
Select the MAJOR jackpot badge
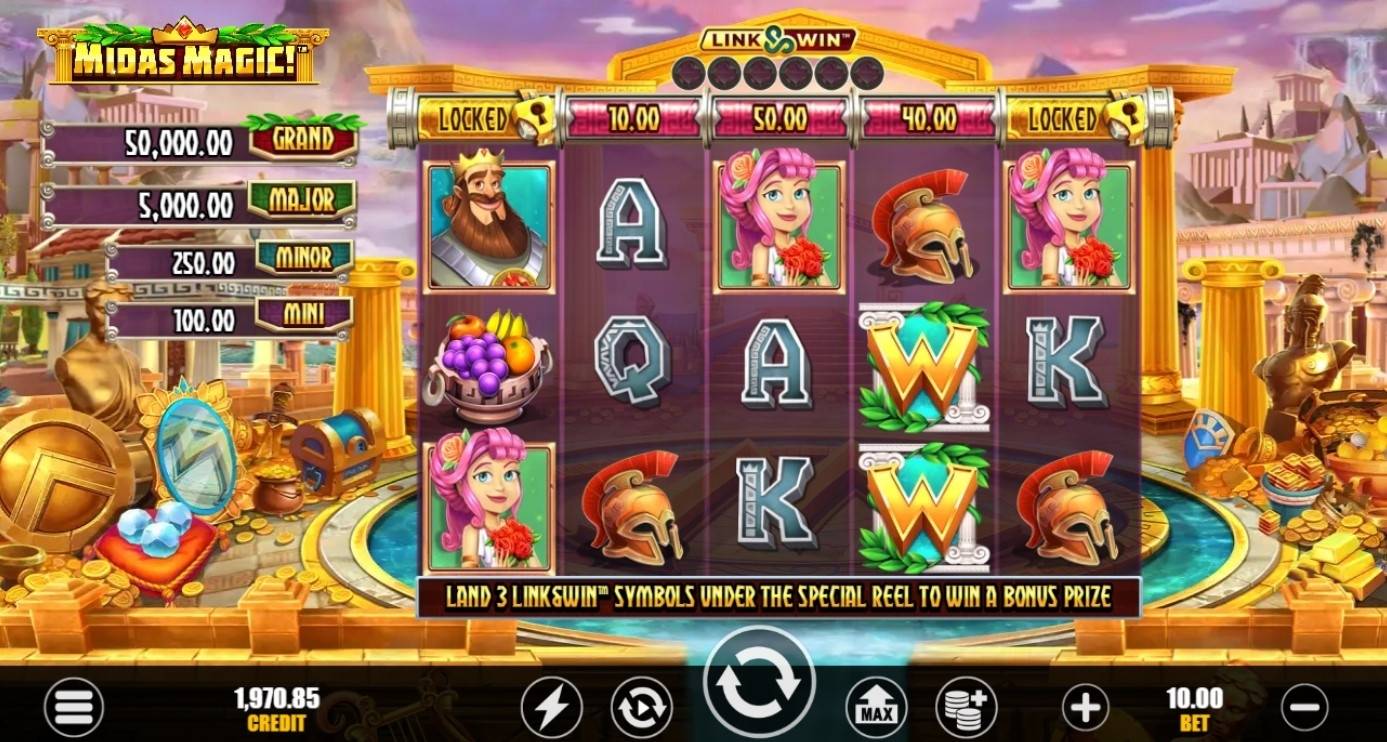[302, 198]
